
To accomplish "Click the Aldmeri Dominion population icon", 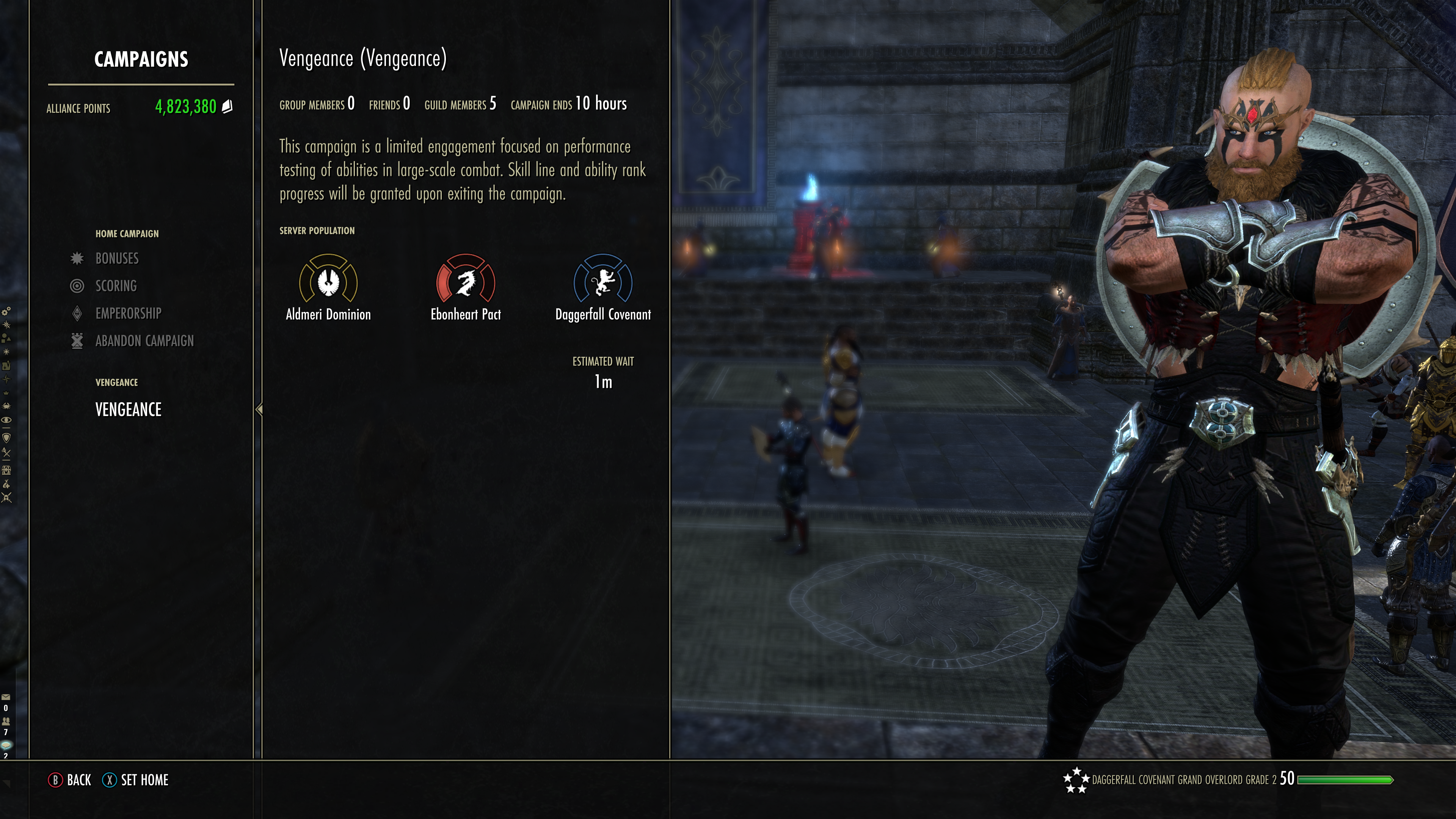I will [328, 280].
